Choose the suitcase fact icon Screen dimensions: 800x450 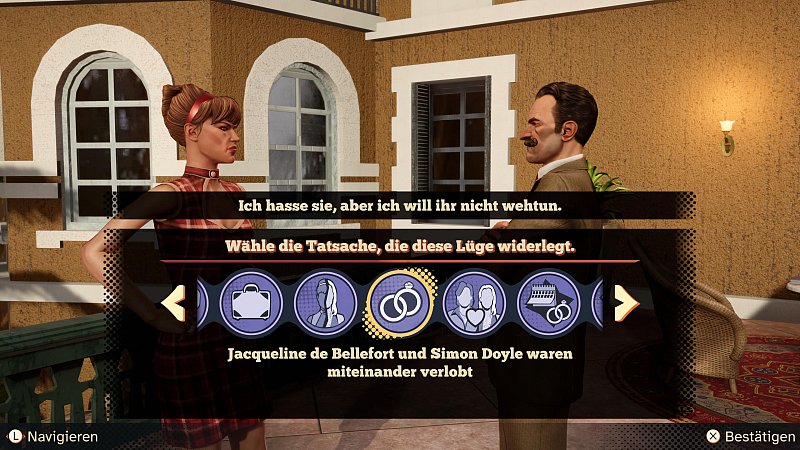[251, 303]
